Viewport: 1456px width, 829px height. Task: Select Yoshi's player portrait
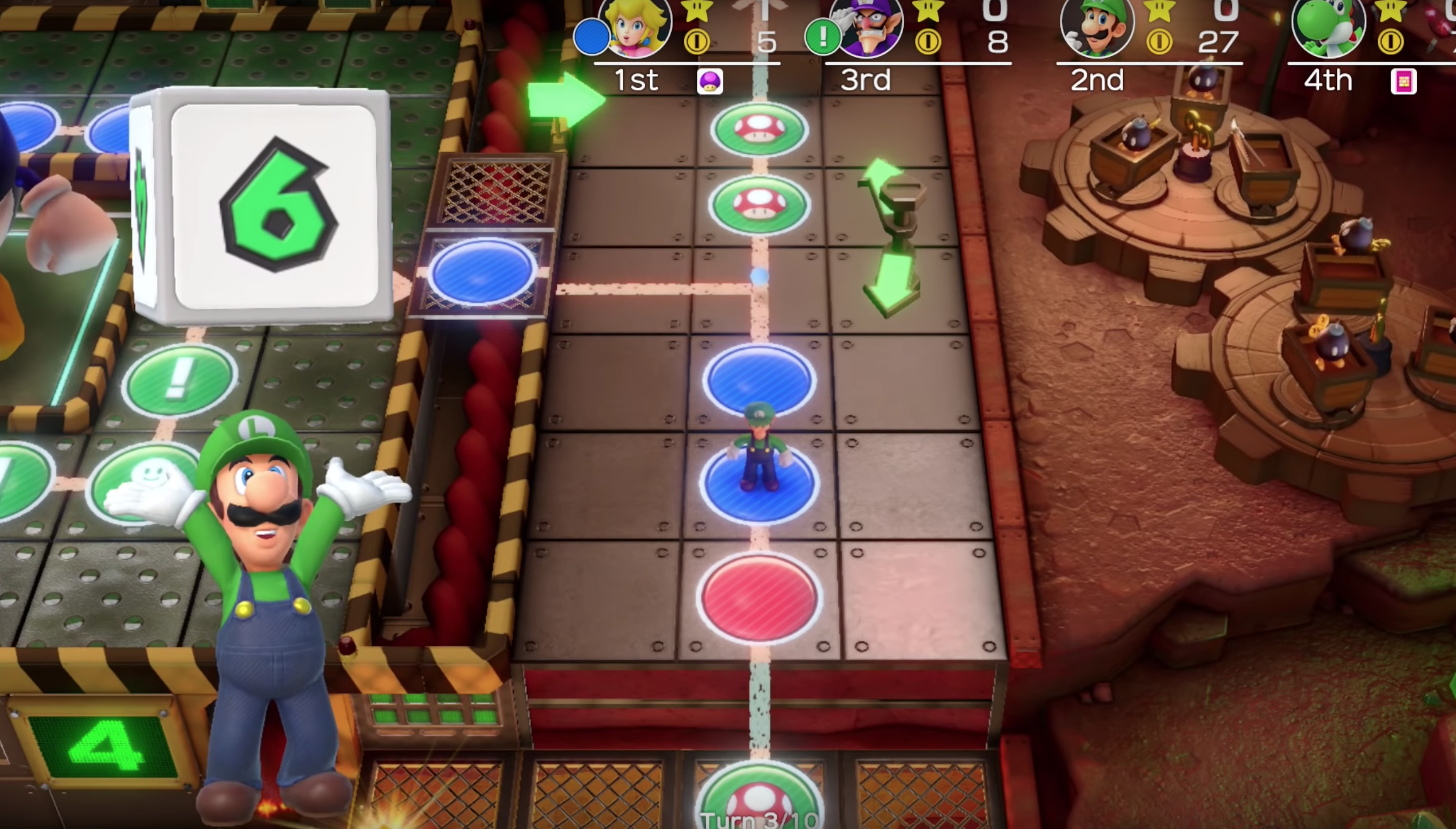pyautogui.click(x=1329, y=26)
